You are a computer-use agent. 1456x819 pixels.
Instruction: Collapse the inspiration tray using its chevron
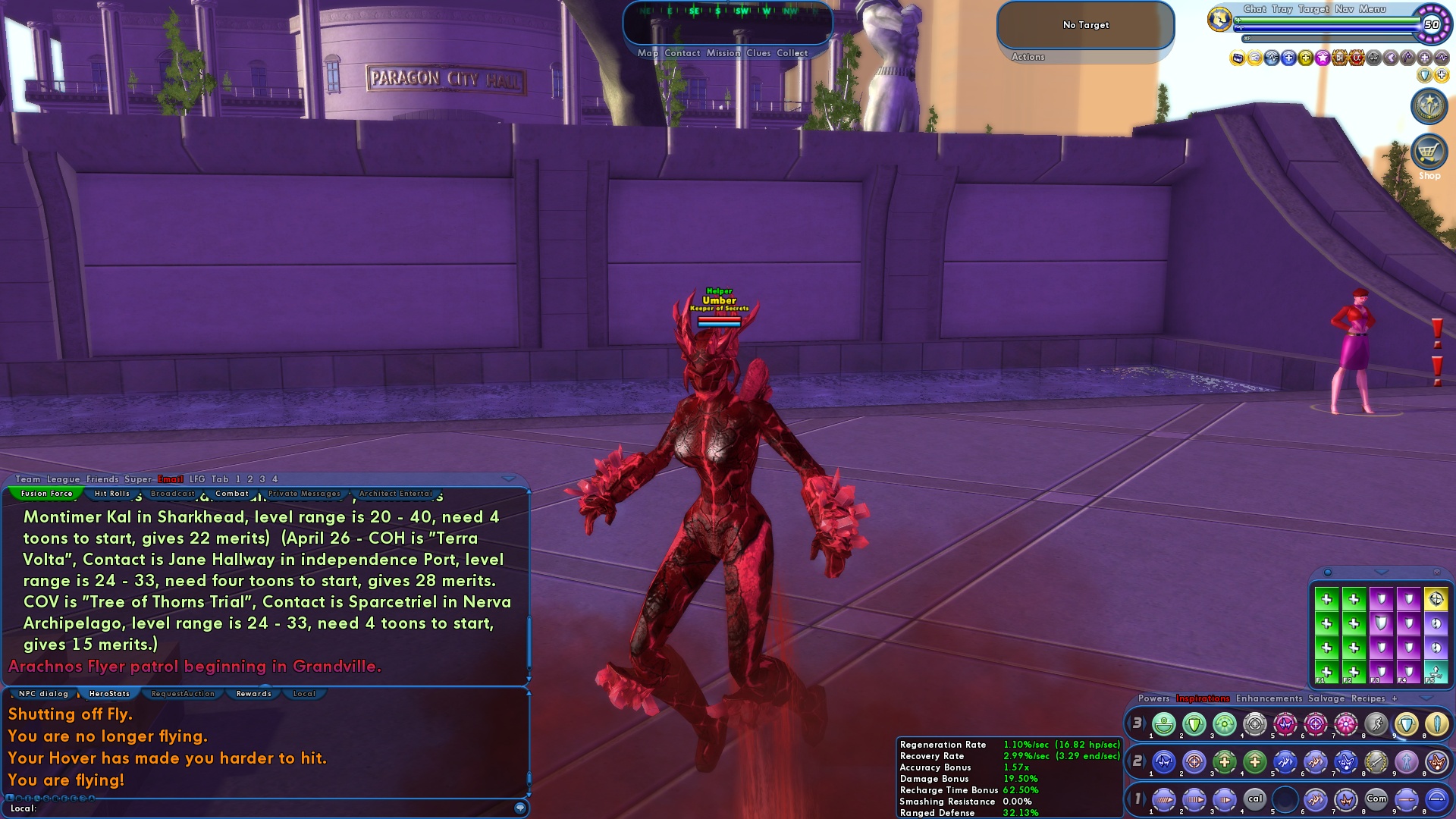1381,573
